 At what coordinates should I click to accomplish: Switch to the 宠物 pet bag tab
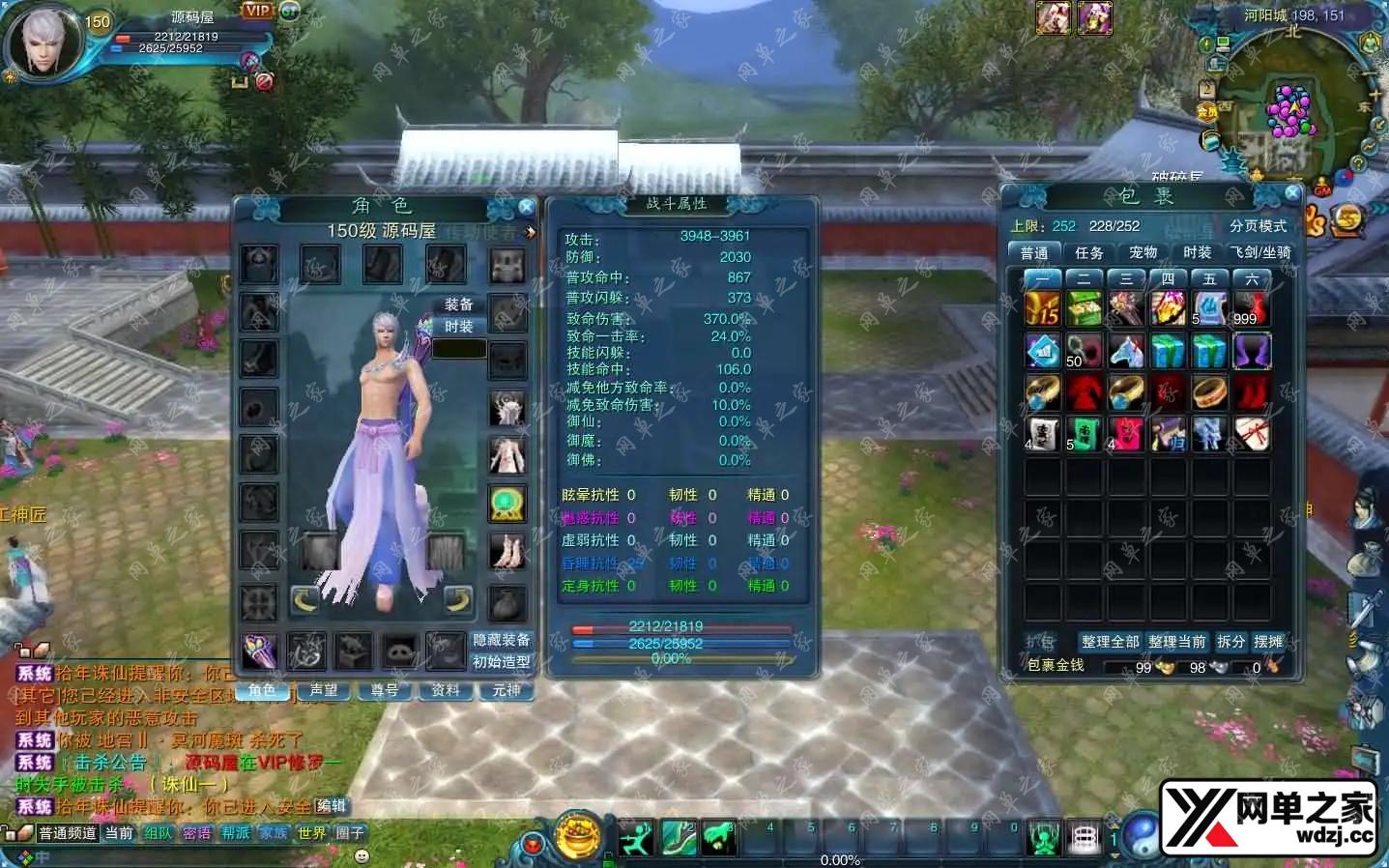tap(1143, 252)
